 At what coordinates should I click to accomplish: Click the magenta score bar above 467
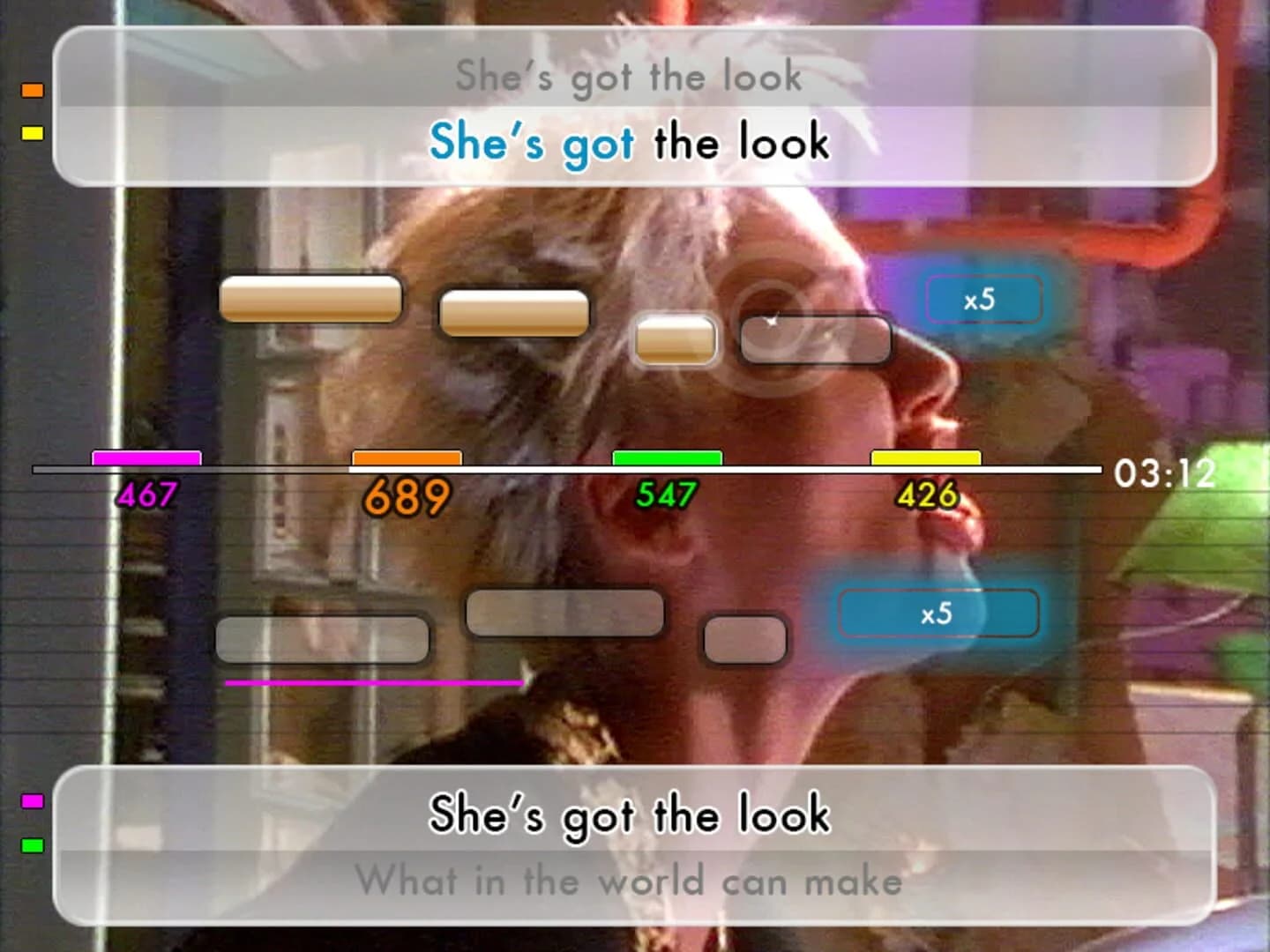coord(148,458)
